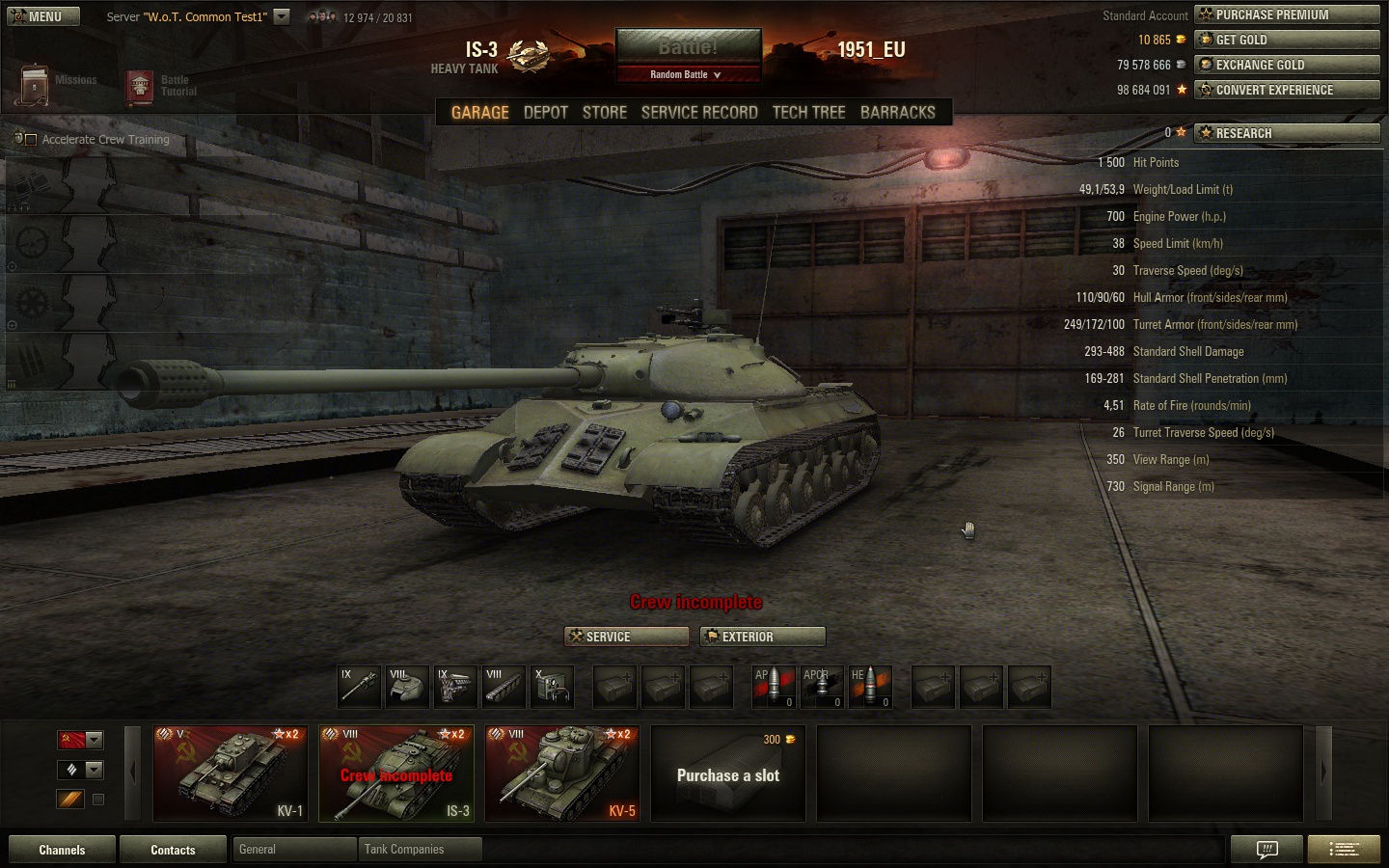This screenshot has height=868, width=1389.
Task: Select the KV-5 tank in carousel
Action: (x=562, y=773)
